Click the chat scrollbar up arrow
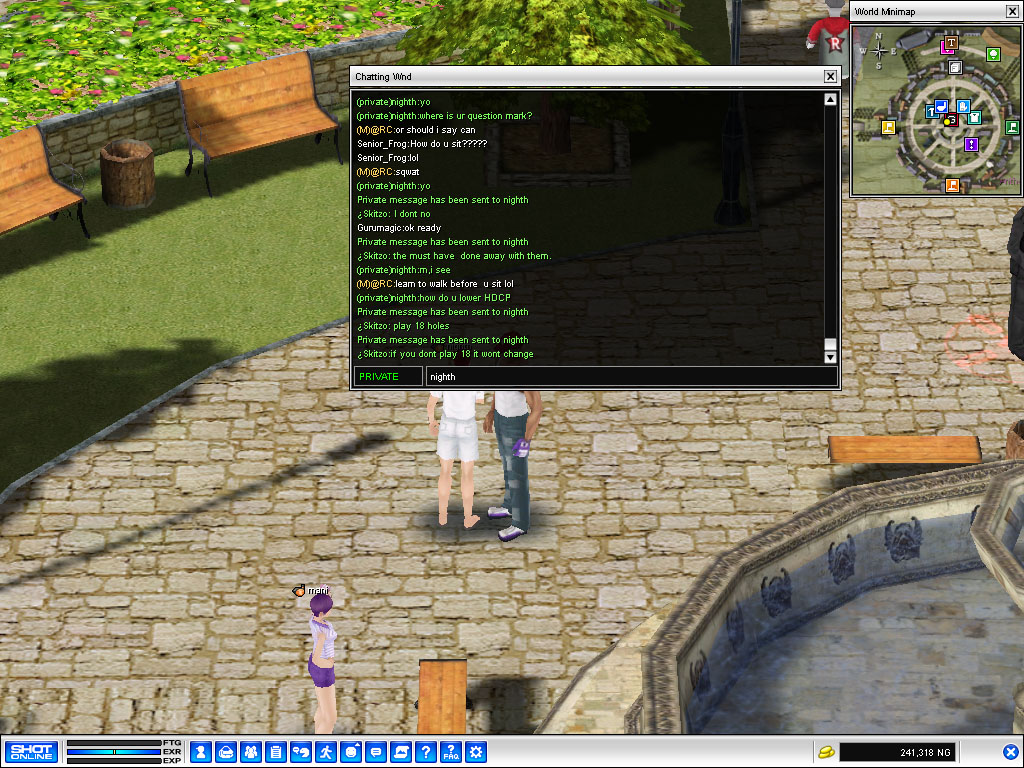The width and height of the screenshot is (1024, 768). pyautogui.click(x=830, y=99)
